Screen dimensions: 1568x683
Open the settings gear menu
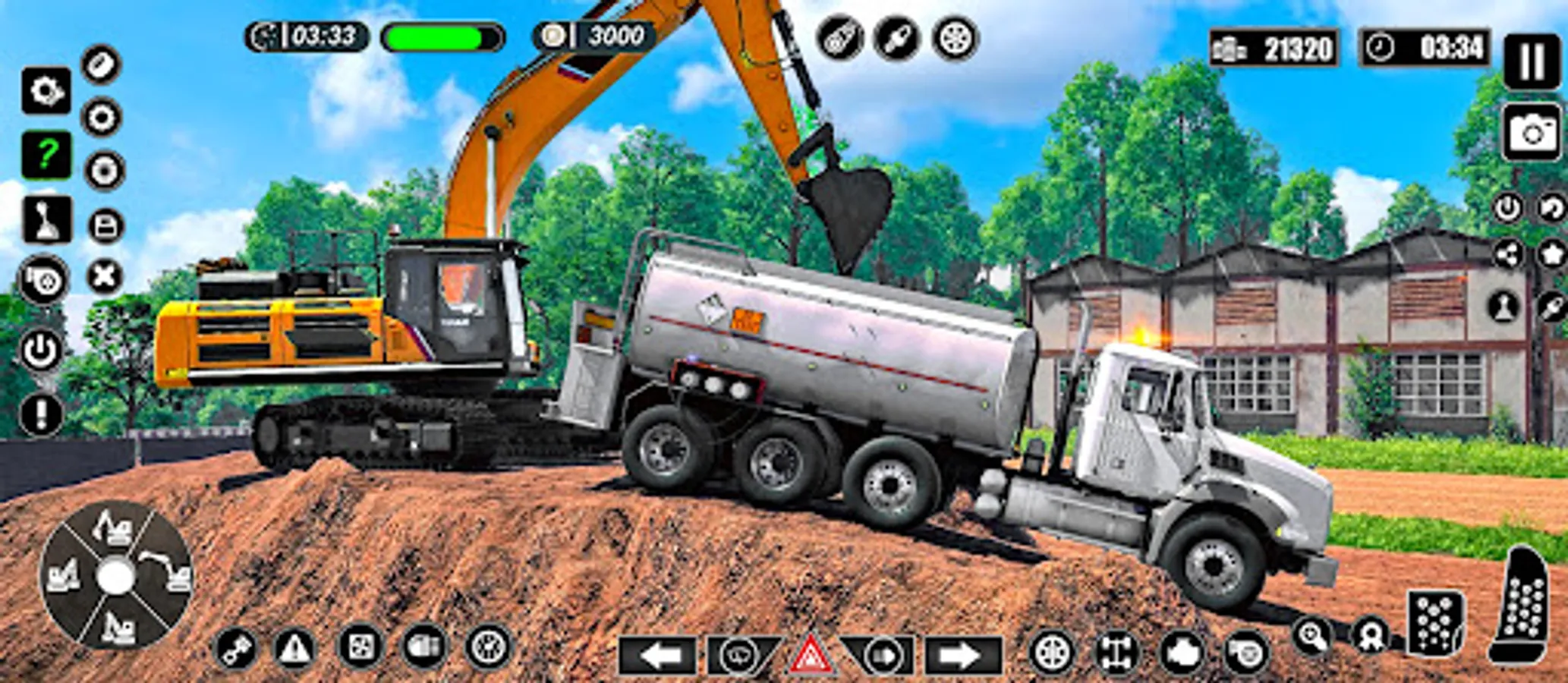click(x=46, y=89)
